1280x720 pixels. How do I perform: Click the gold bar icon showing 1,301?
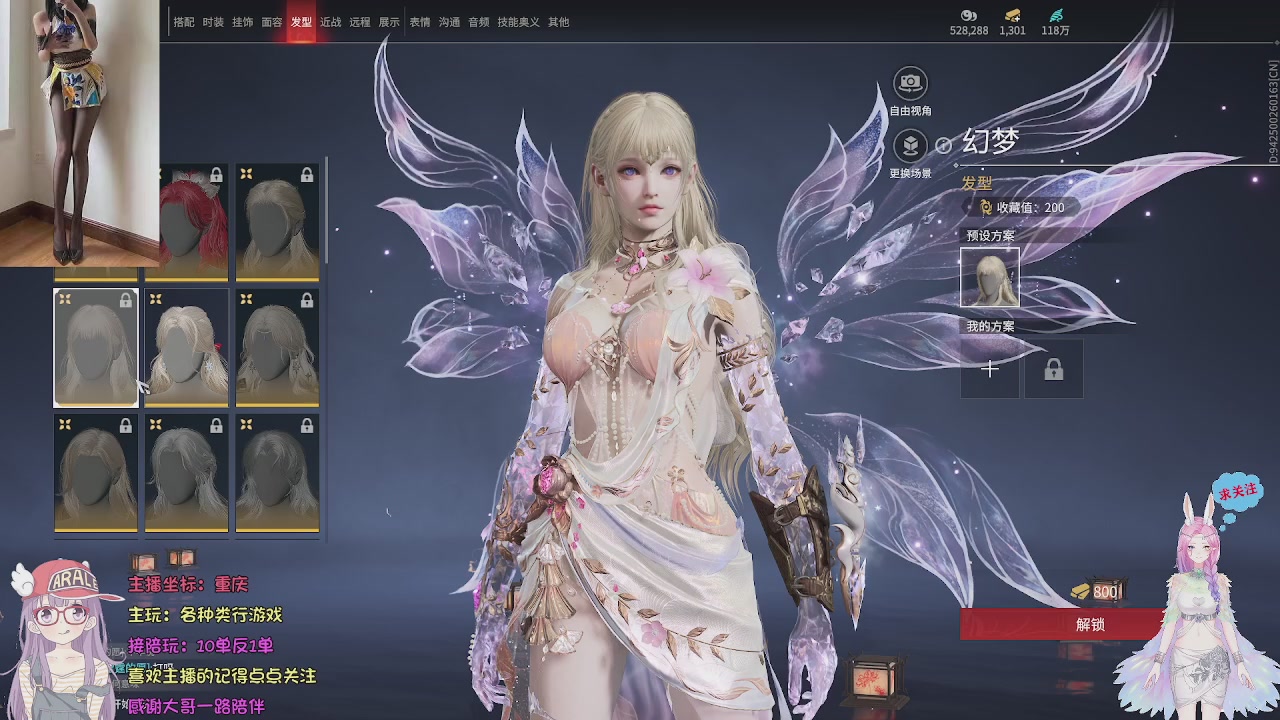click(x=1013, y=18)
